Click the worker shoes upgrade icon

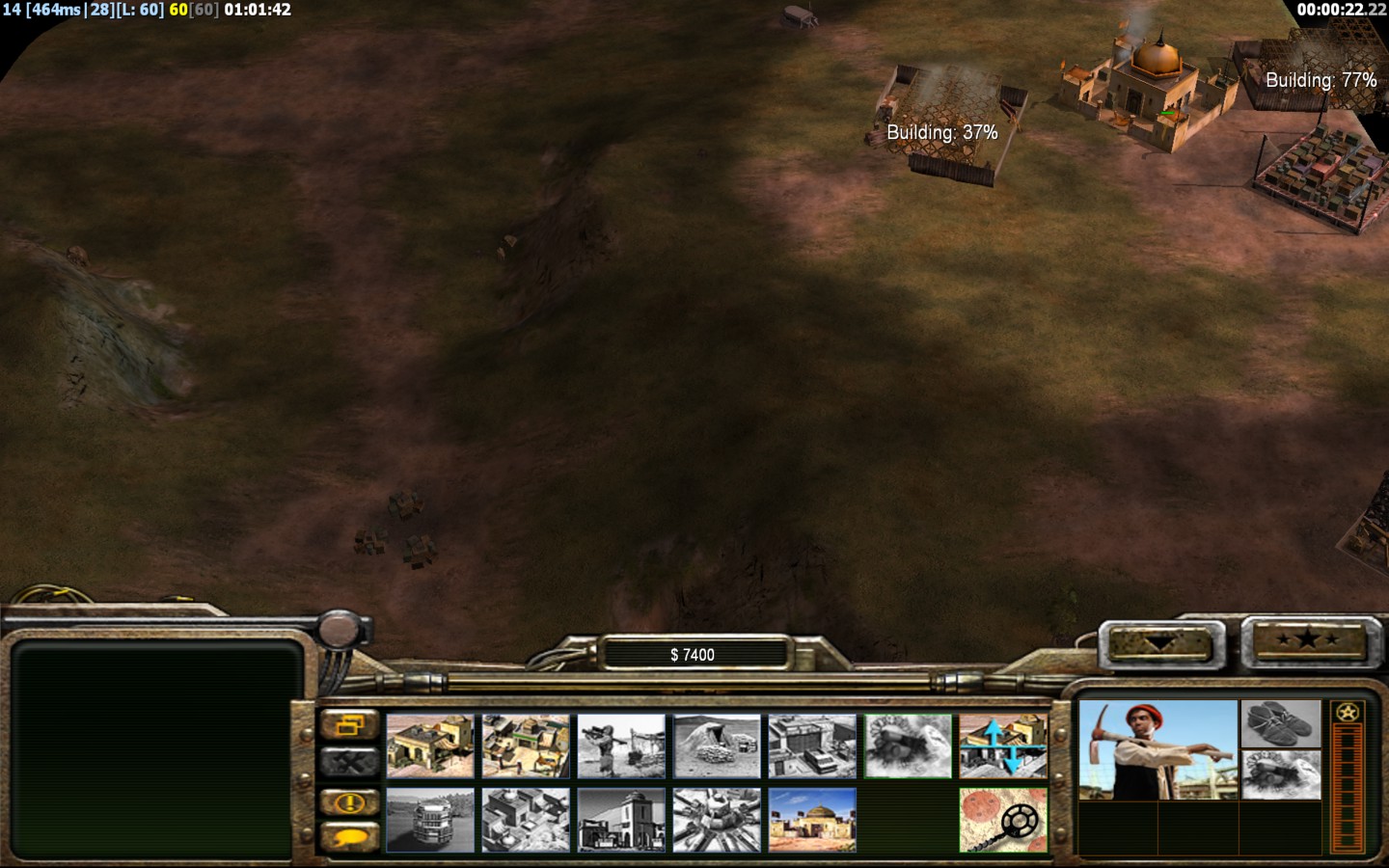(x=1281, y=723)
